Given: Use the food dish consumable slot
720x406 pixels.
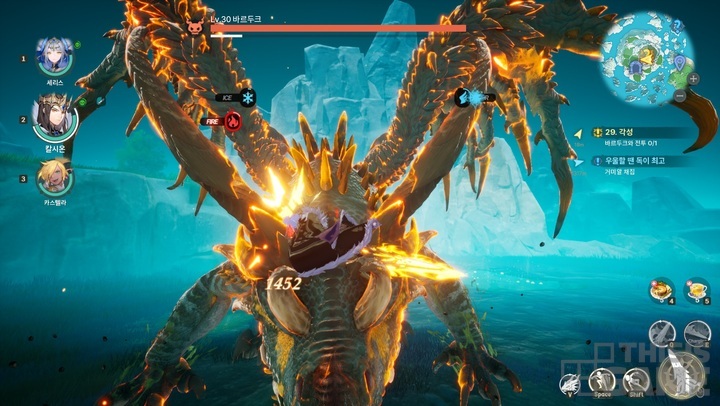Looking at the screenshot, I should [659, 289].
